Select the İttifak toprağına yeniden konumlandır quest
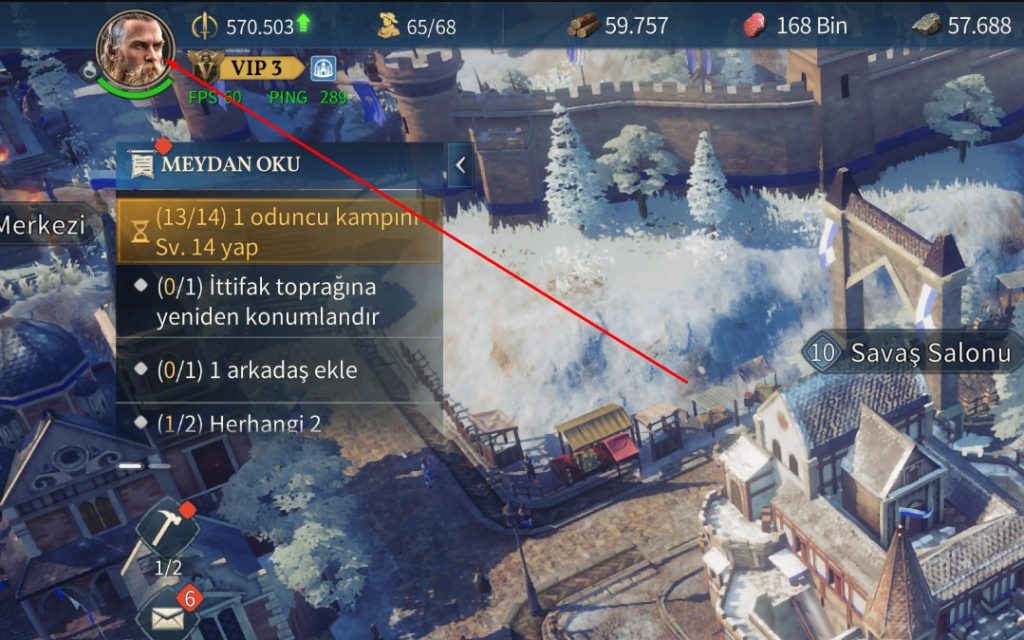 point(279,302)
